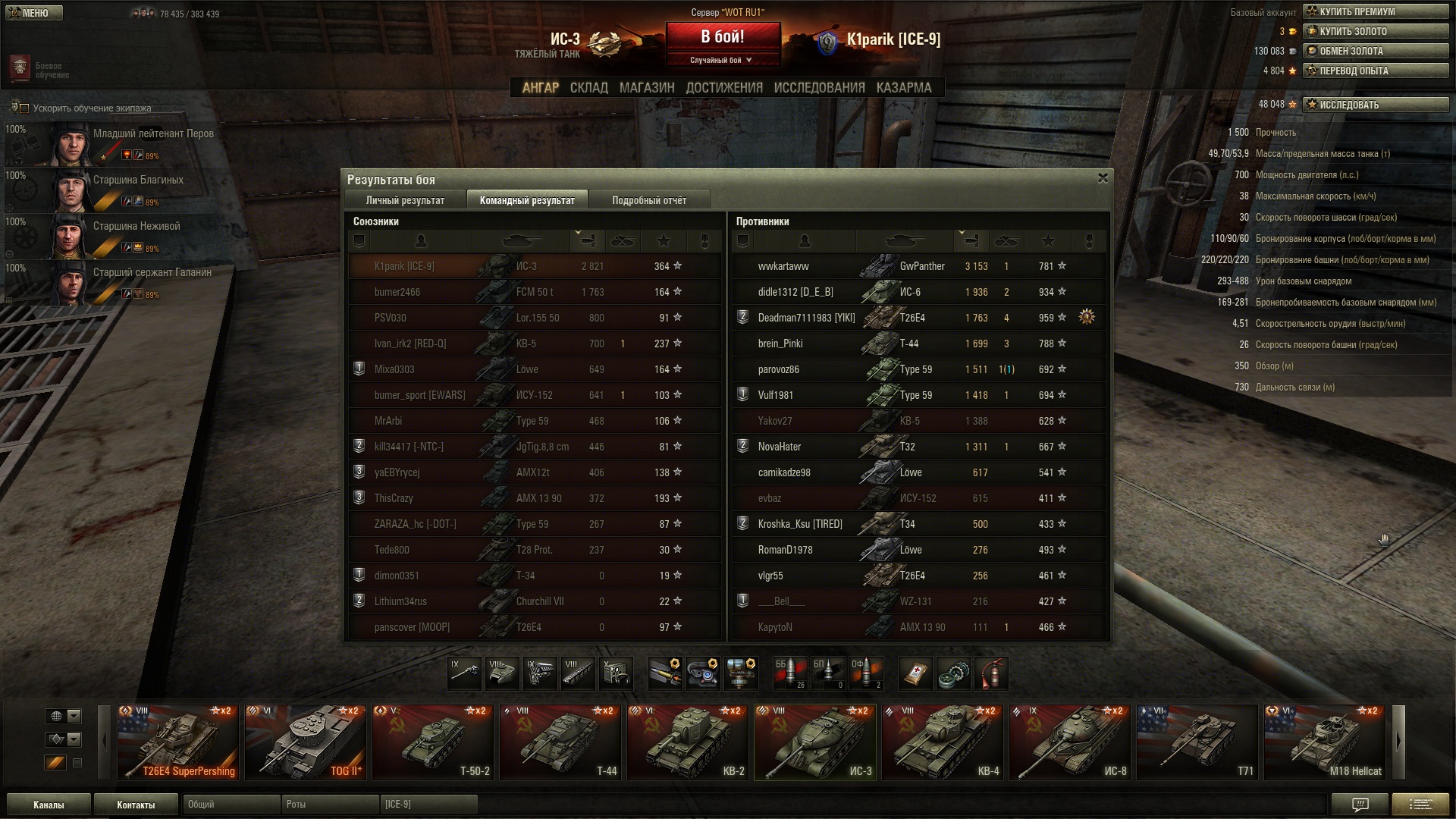Open the МАГАЗИН section
This screenshot has height=819, width=1456.
pyautogui.click(x=646, y=88)
